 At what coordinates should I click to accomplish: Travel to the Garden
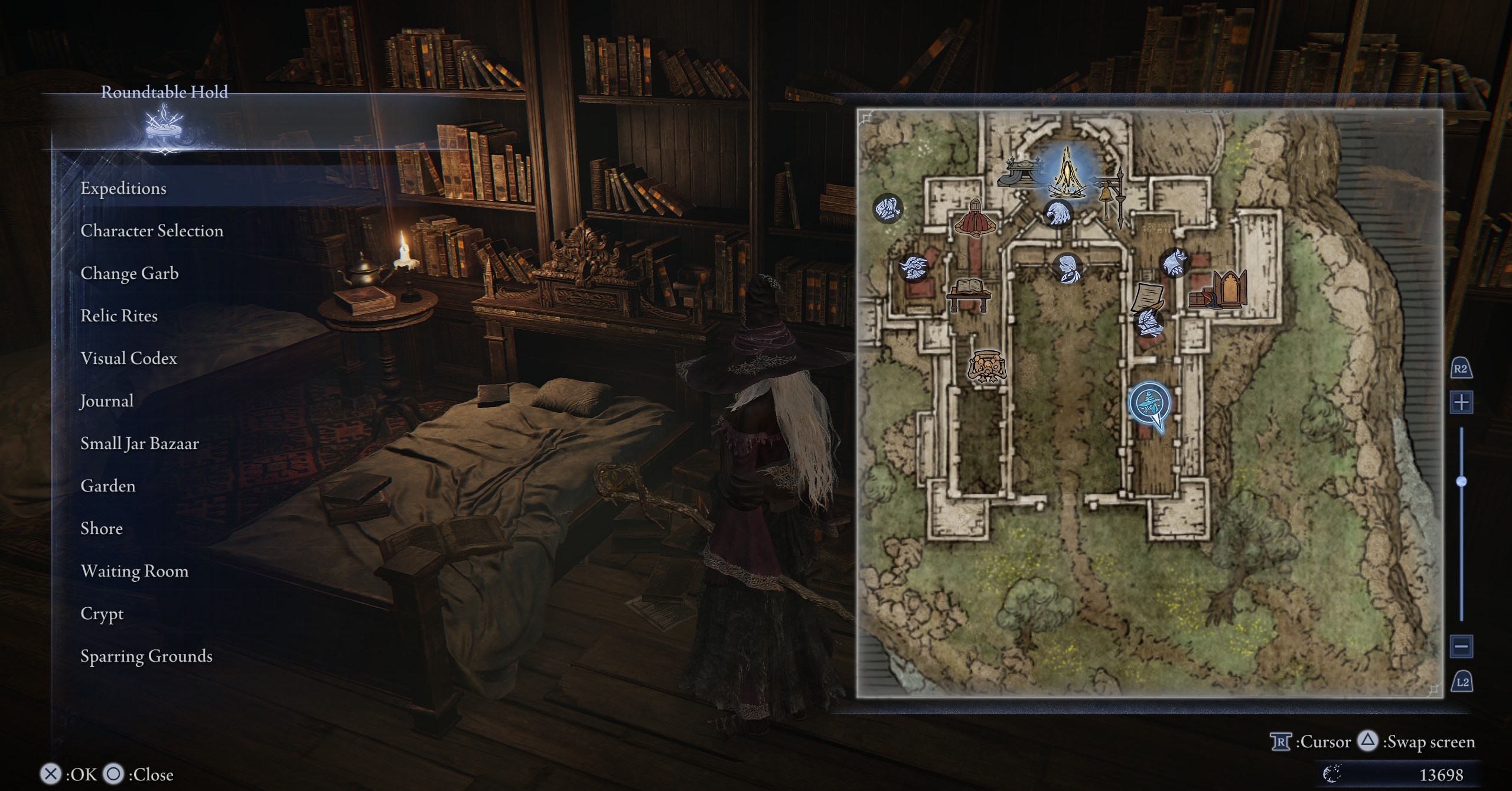[x=108, y=486]
